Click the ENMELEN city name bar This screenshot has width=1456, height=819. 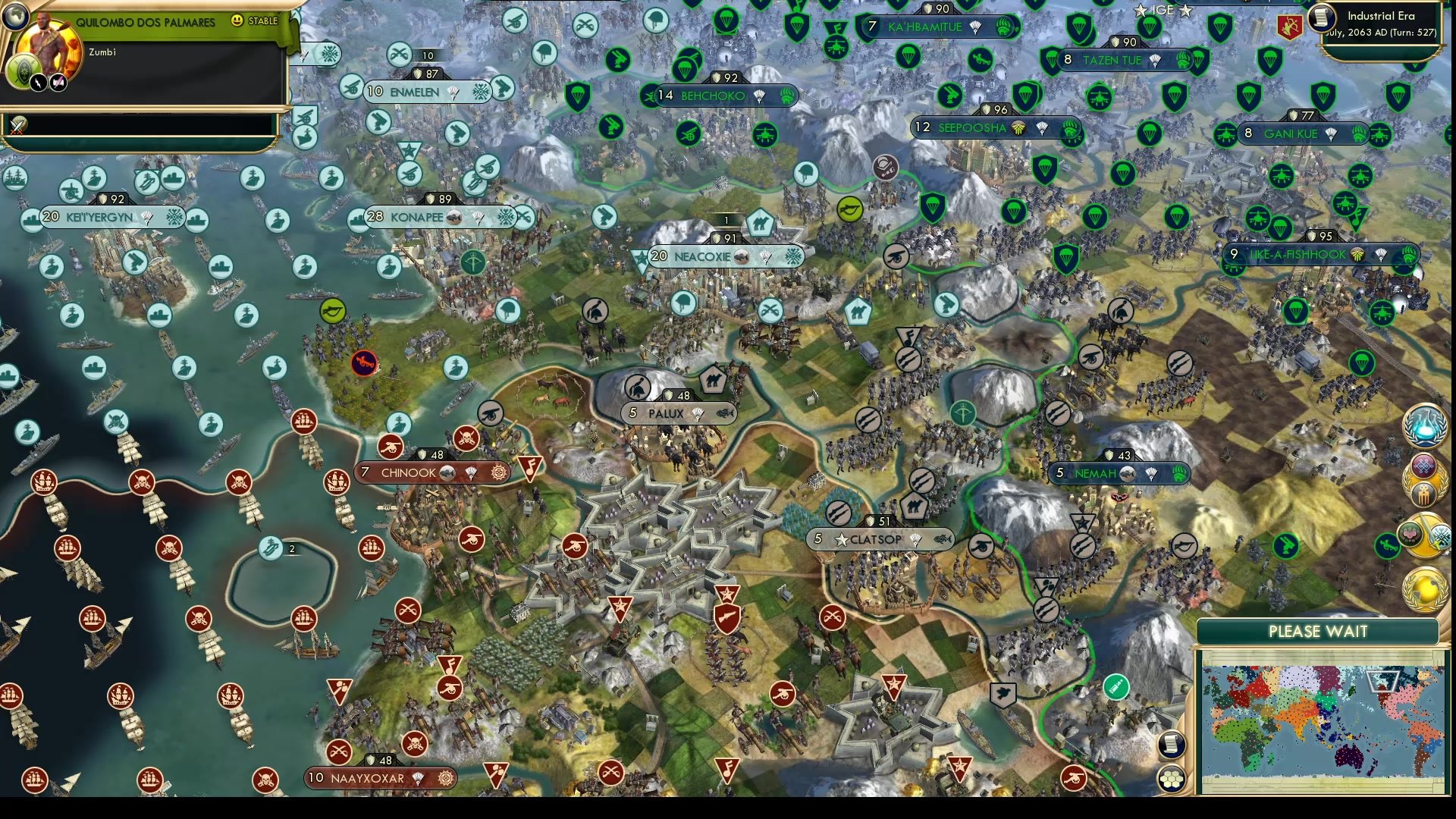click(413, 92)
